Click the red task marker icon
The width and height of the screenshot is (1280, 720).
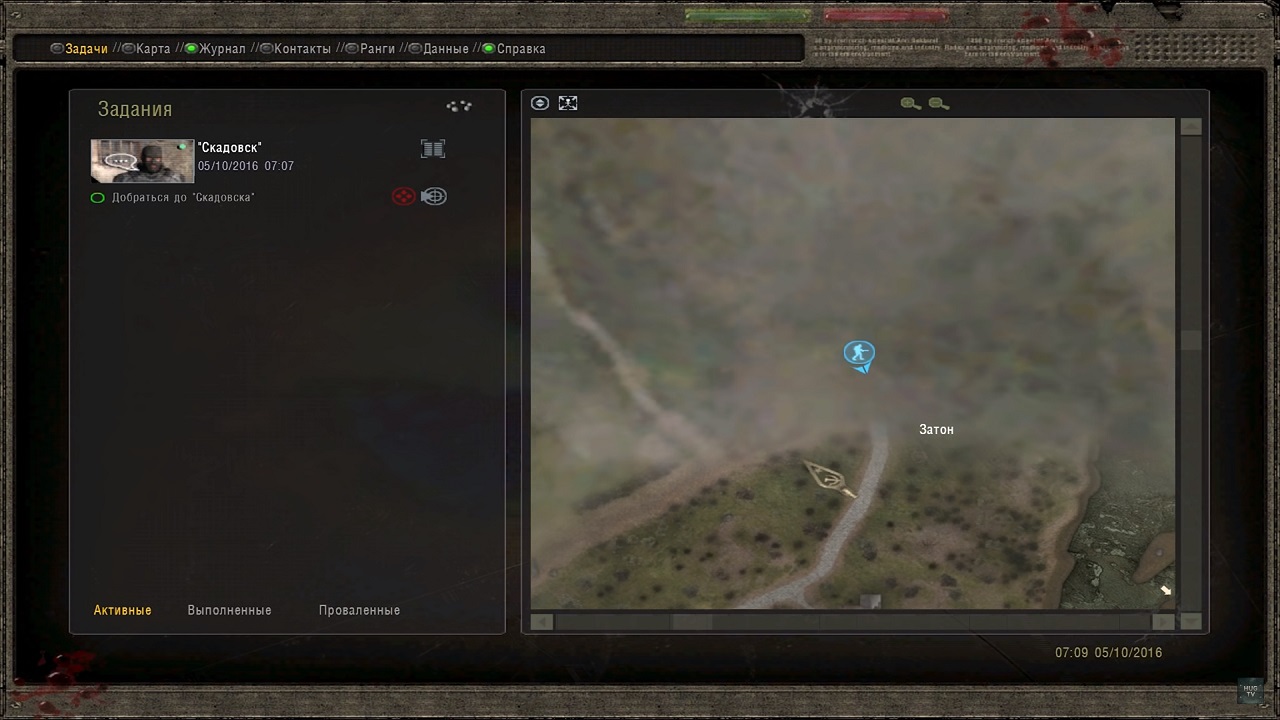tap(403, 197)
